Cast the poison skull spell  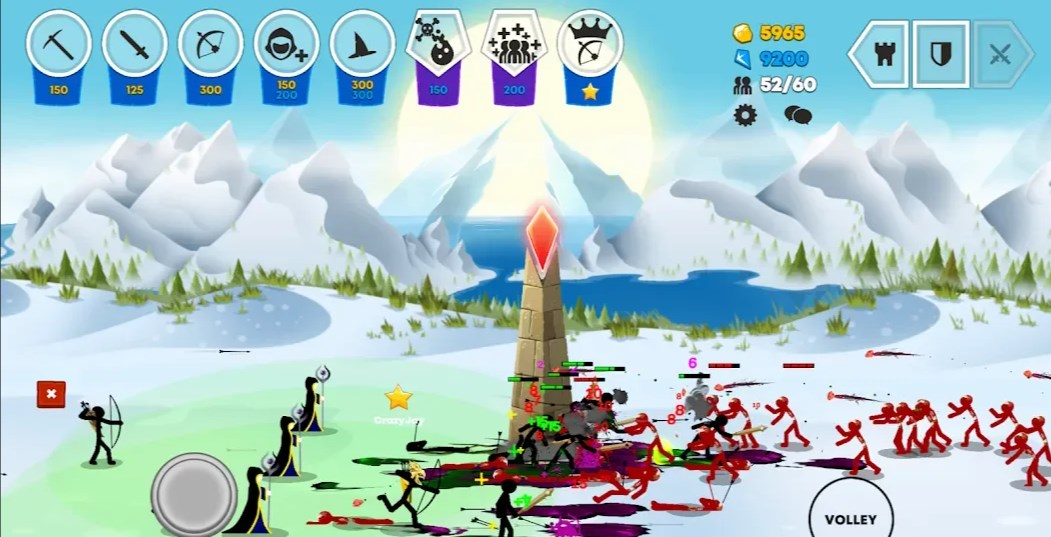tap(438, 44)
